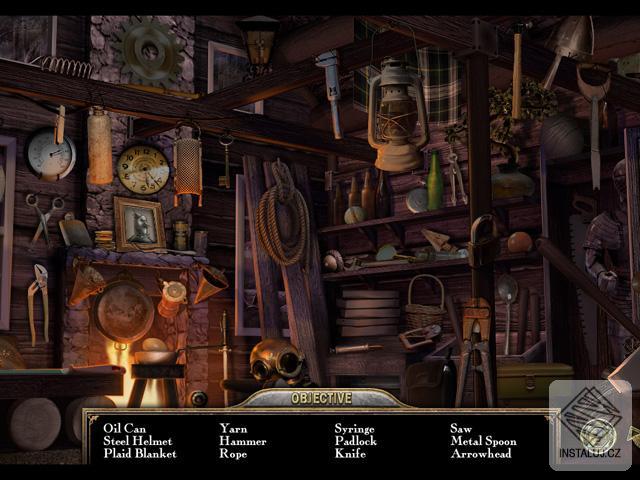This screenshot has height=480, width=640.
Task: Select Steel Helmet in the objective list
Action: point(137,441)
